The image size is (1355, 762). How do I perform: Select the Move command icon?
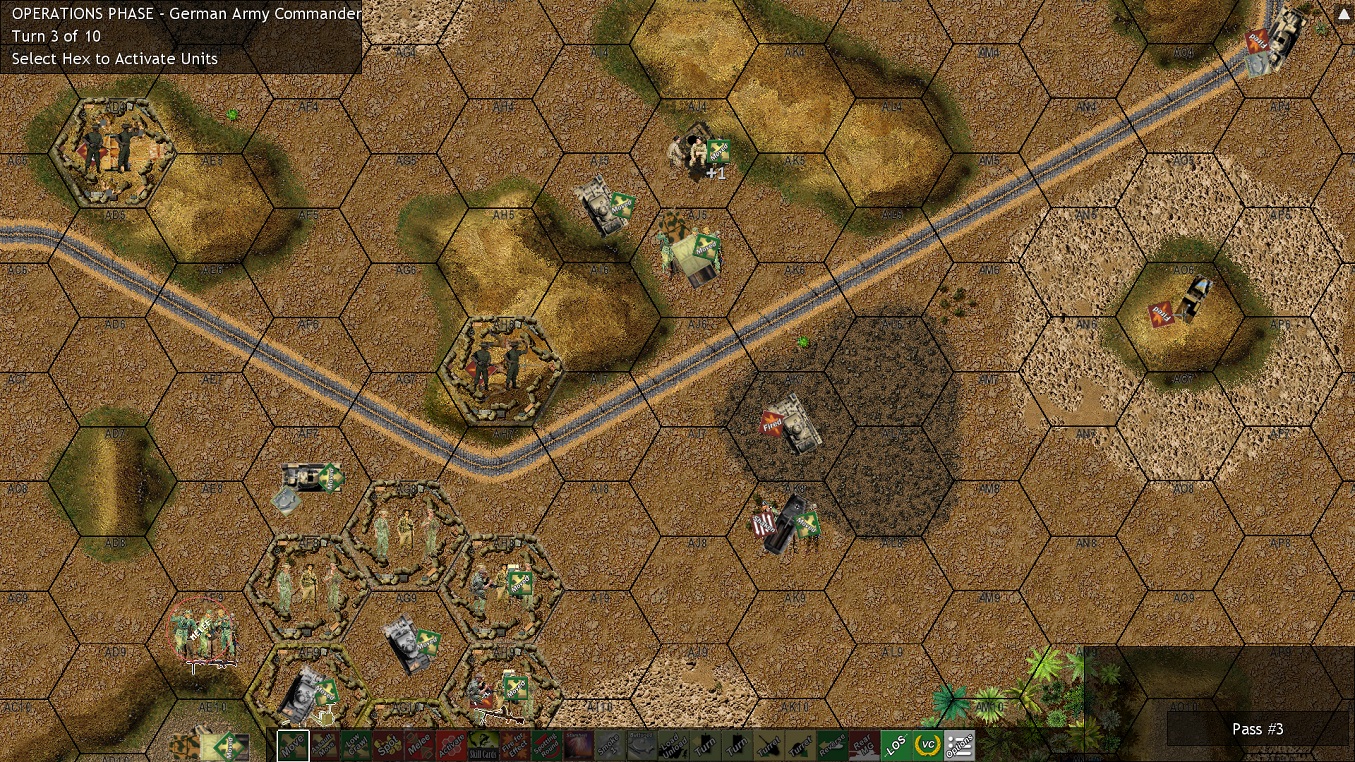pyautogui.click(x=292, y=744)
